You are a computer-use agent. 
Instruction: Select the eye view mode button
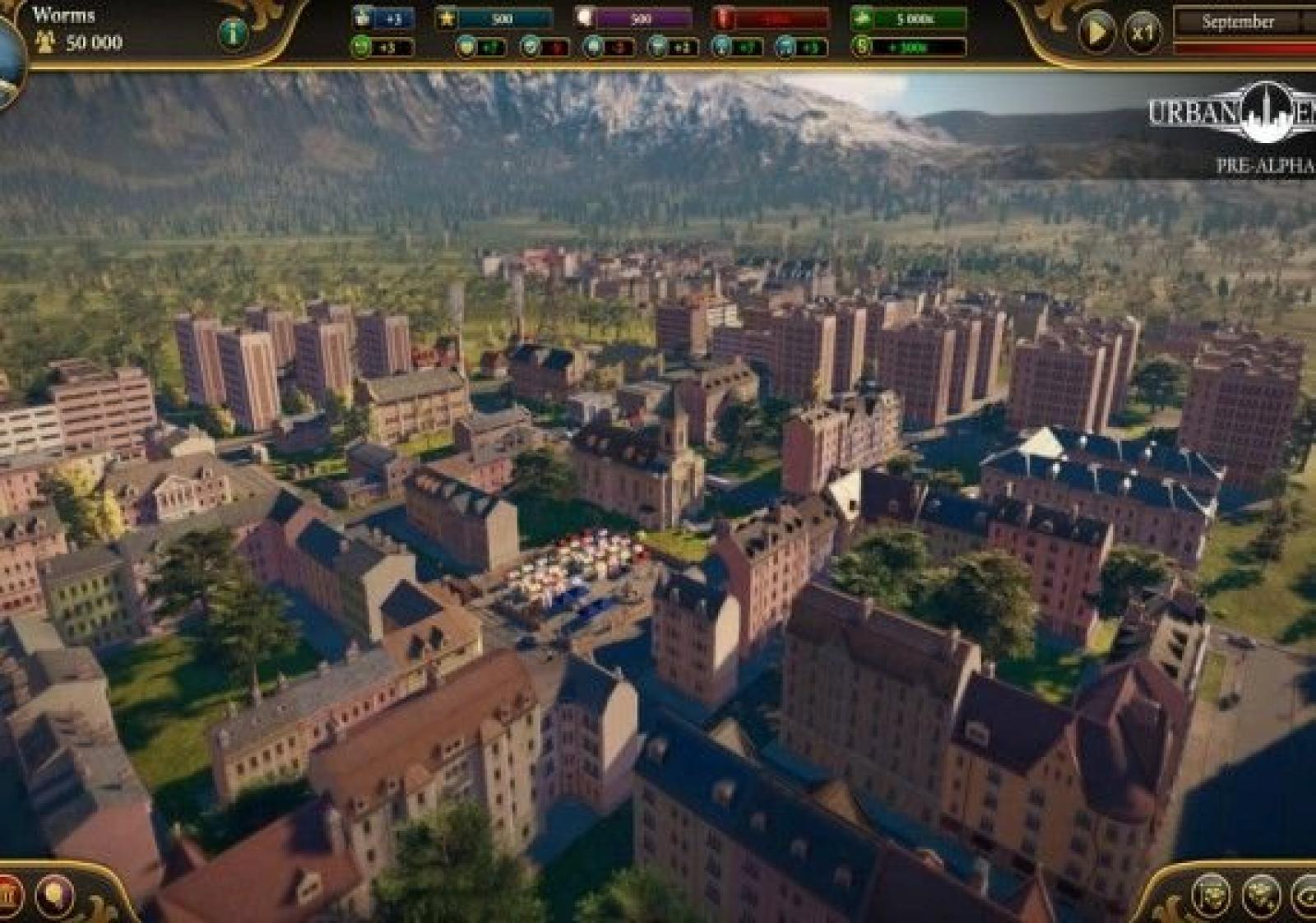coord(1306,896)
